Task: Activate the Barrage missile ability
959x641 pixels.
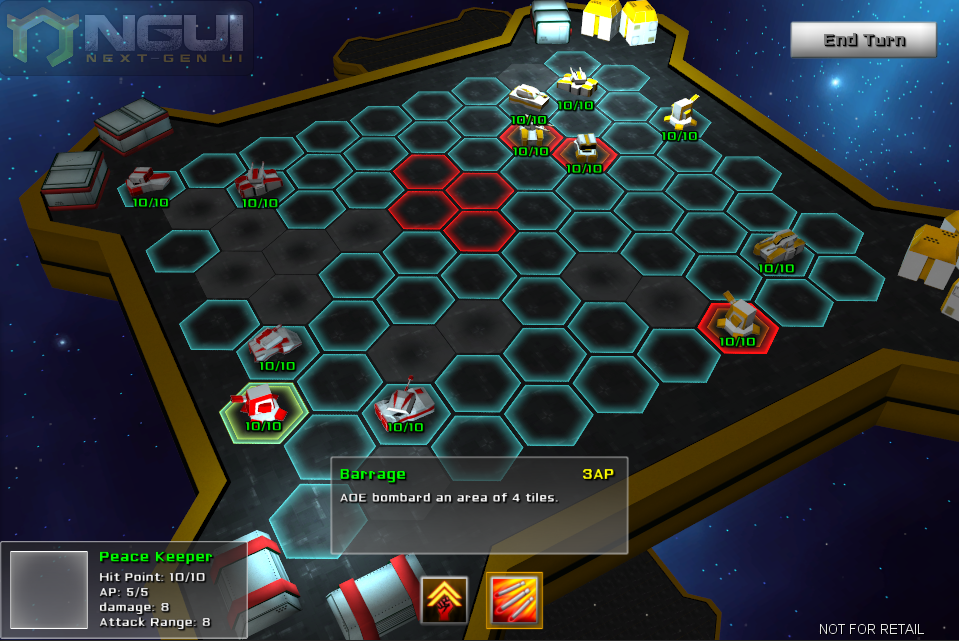Action: click(515, 599)
